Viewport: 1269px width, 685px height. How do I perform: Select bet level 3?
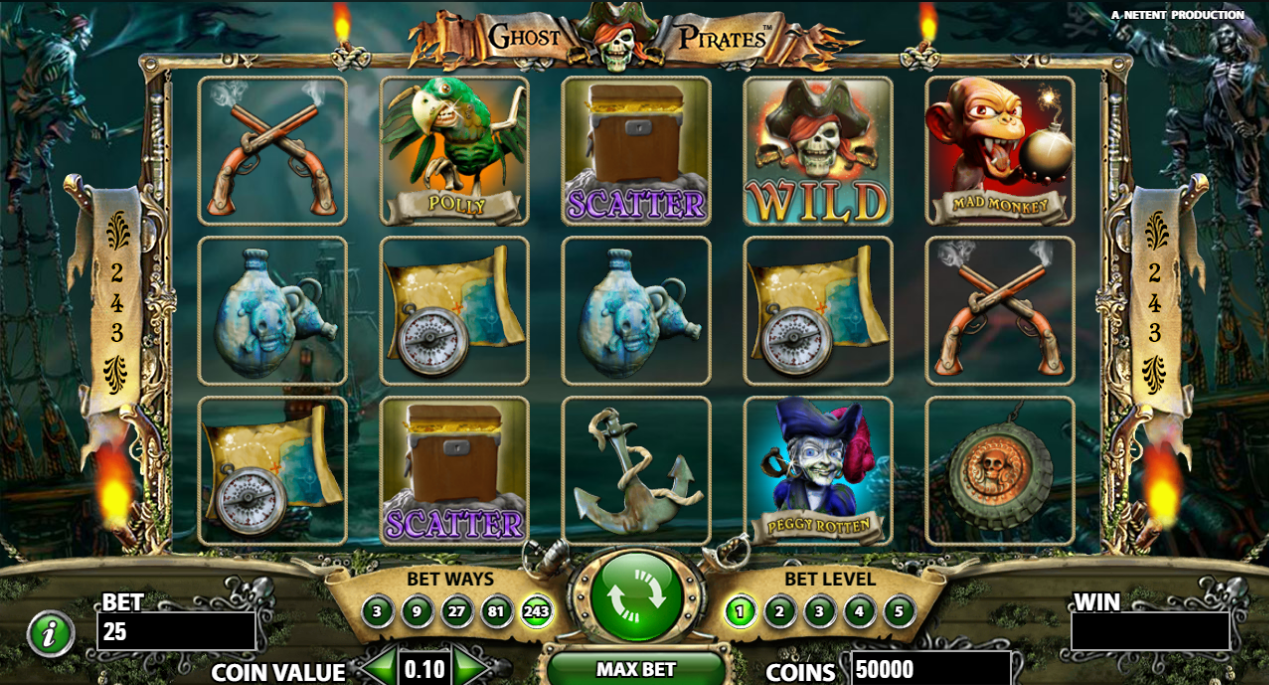(x=820, y=611)
